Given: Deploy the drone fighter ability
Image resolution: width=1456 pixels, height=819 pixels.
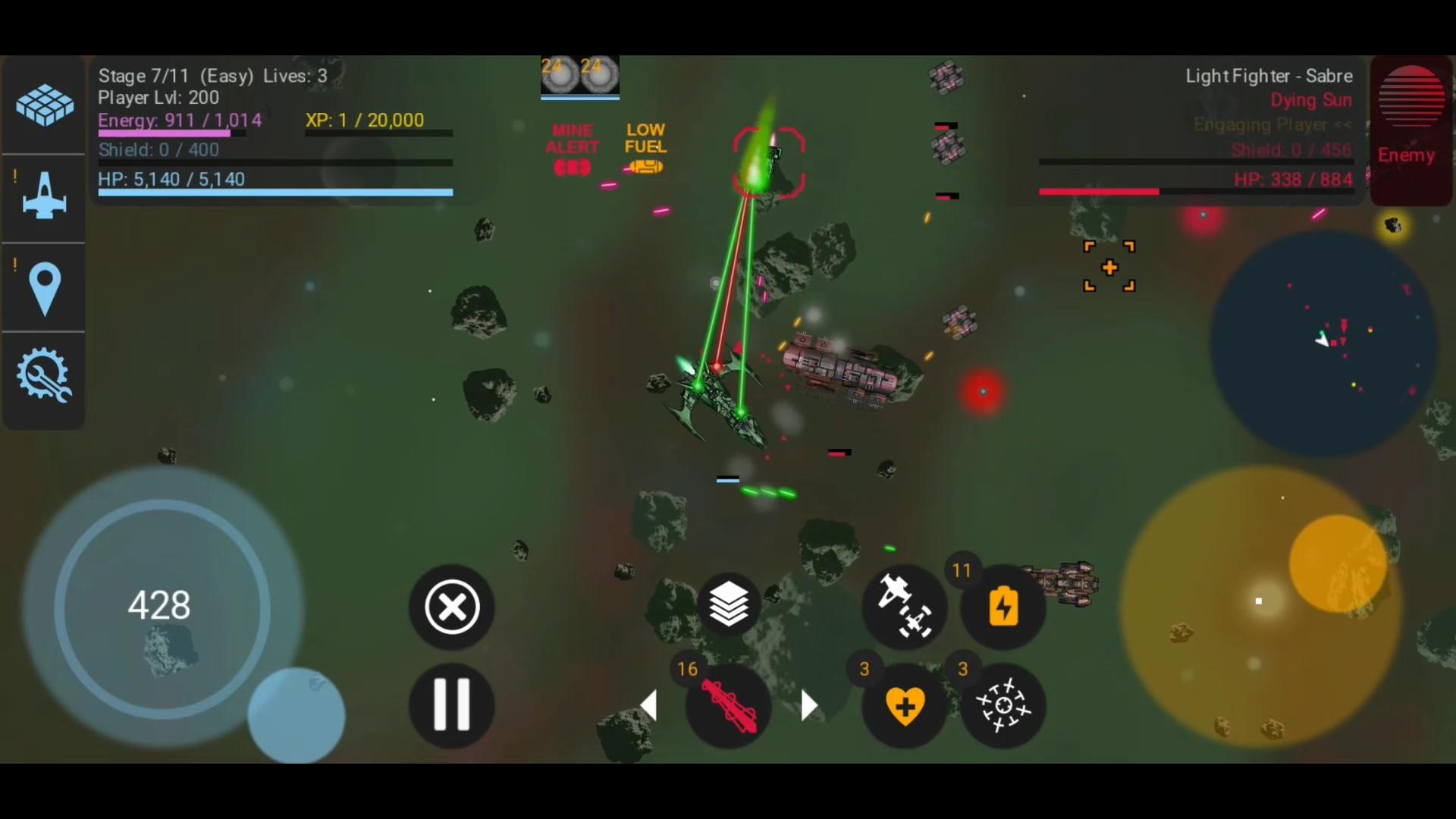Looking at the screenshot, I should point(904,607).
